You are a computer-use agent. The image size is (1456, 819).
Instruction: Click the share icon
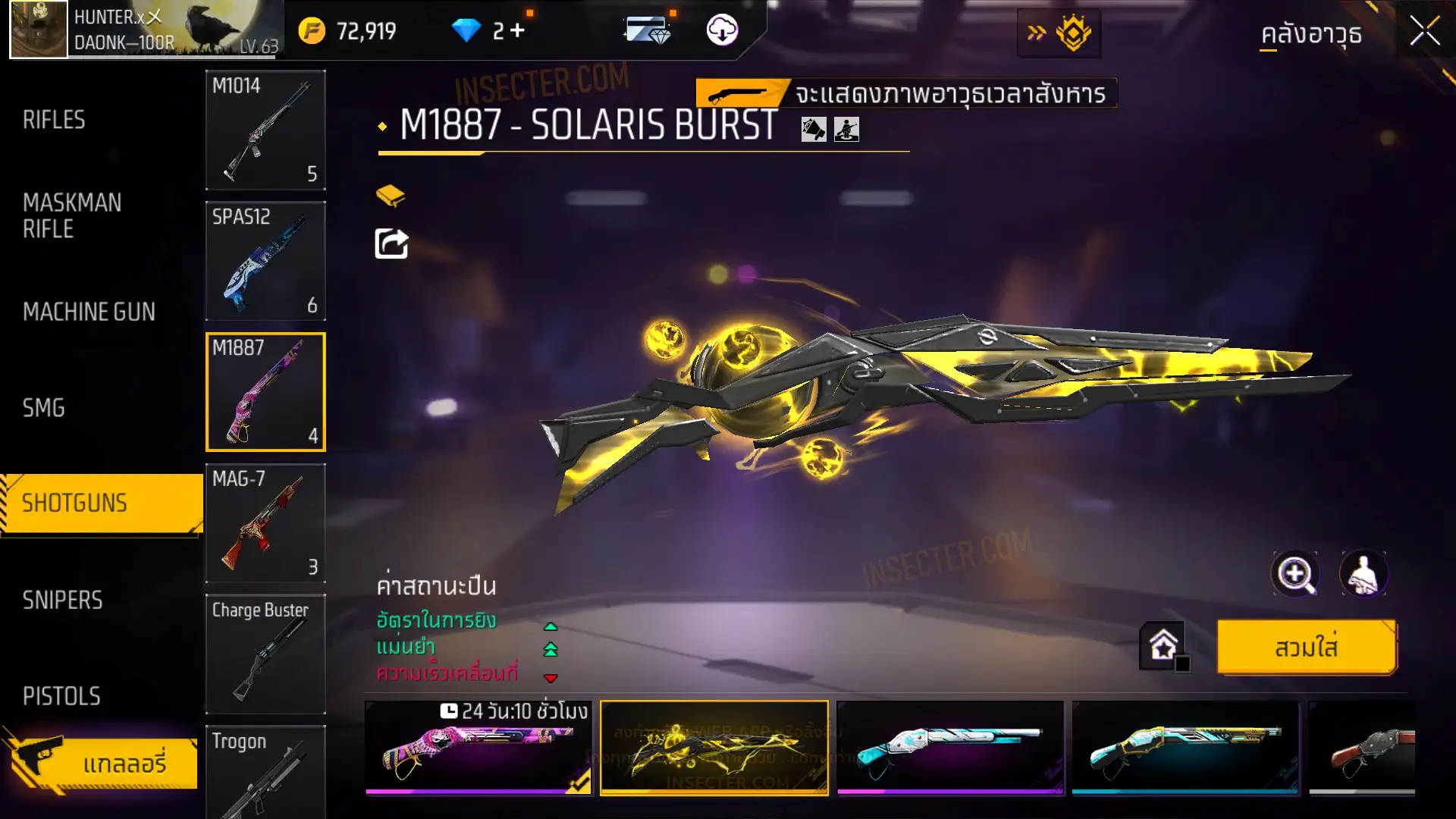click(x=391, y=244)
